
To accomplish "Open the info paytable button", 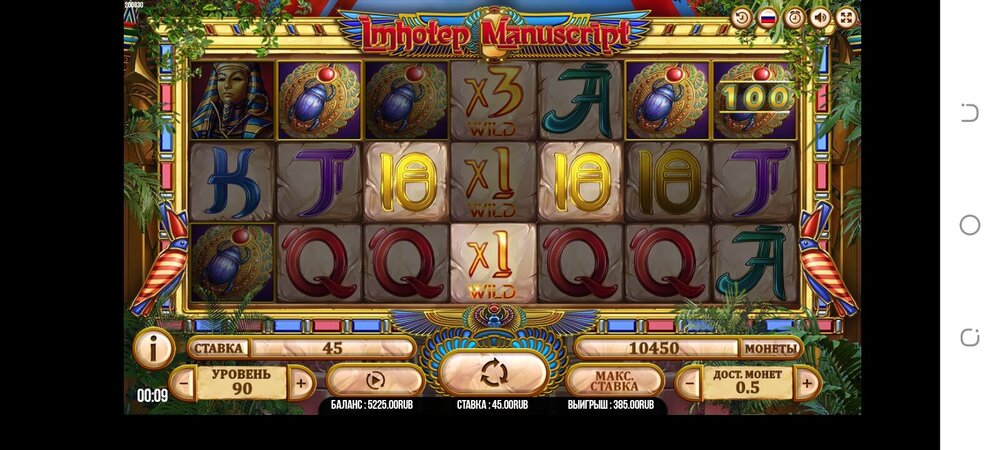I will point(154,349).
